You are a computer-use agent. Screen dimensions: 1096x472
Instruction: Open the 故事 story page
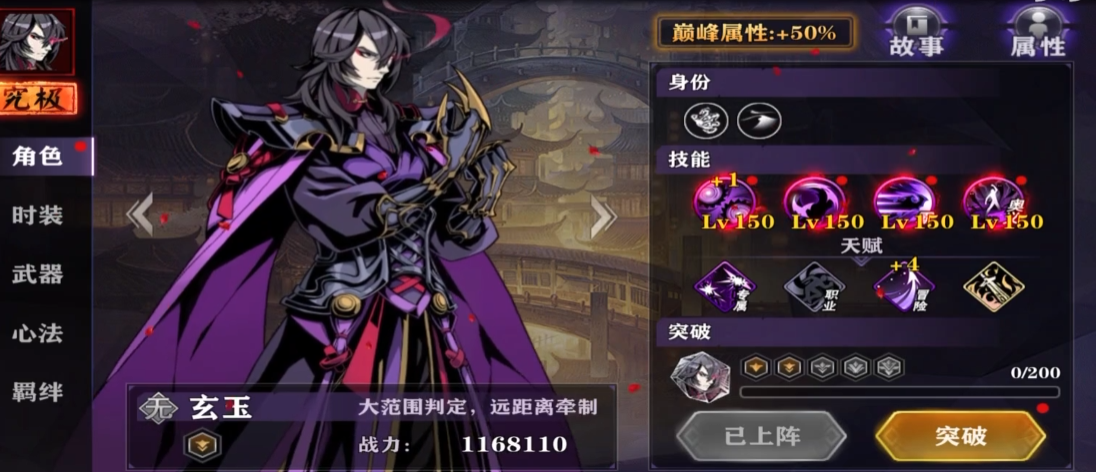916,31
